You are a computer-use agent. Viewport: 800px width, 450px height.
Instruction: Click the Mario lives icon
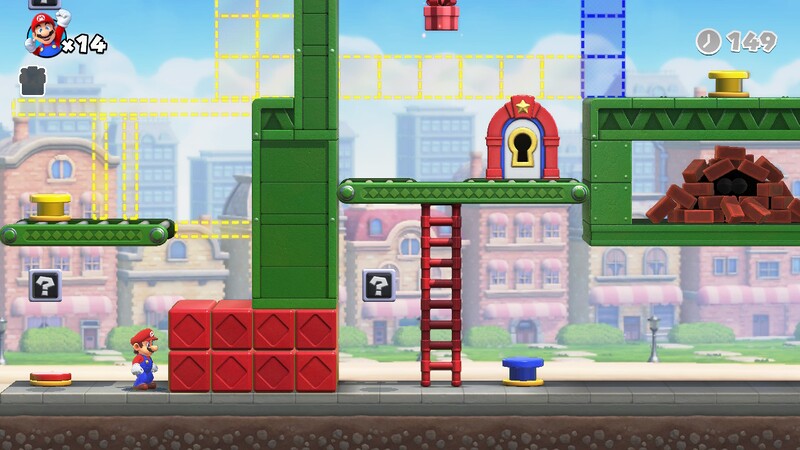pos(44,37)
